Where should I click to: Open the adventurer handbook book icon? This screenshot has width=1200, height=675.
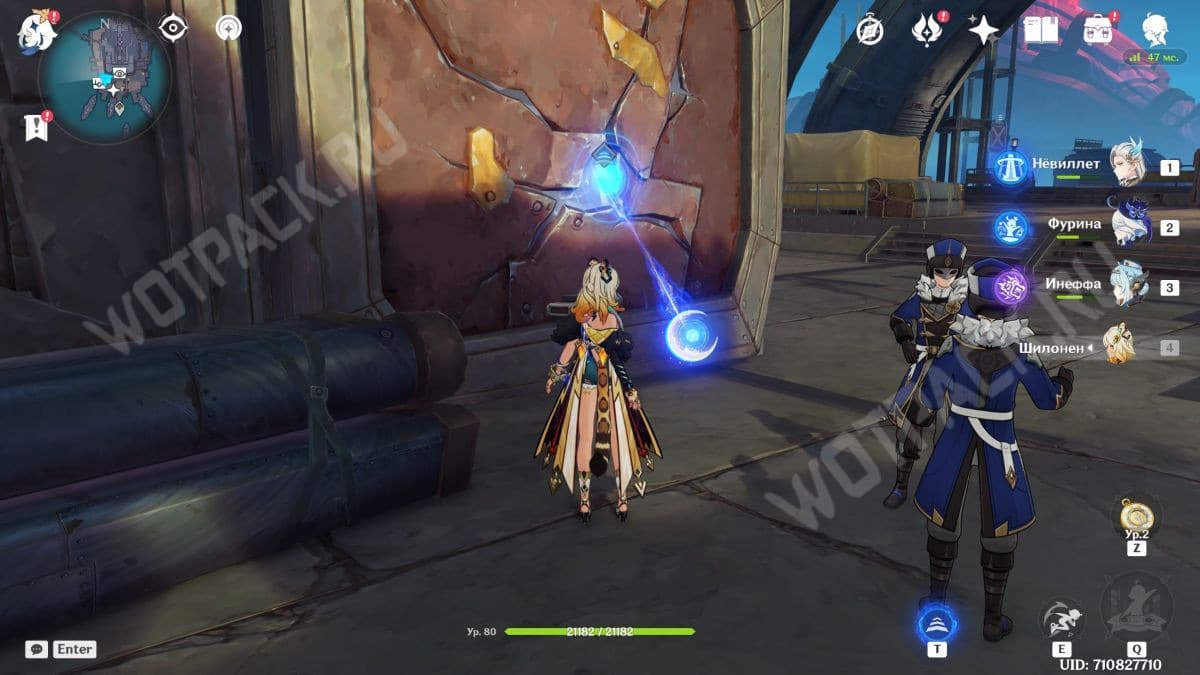tap(1041, 31)
